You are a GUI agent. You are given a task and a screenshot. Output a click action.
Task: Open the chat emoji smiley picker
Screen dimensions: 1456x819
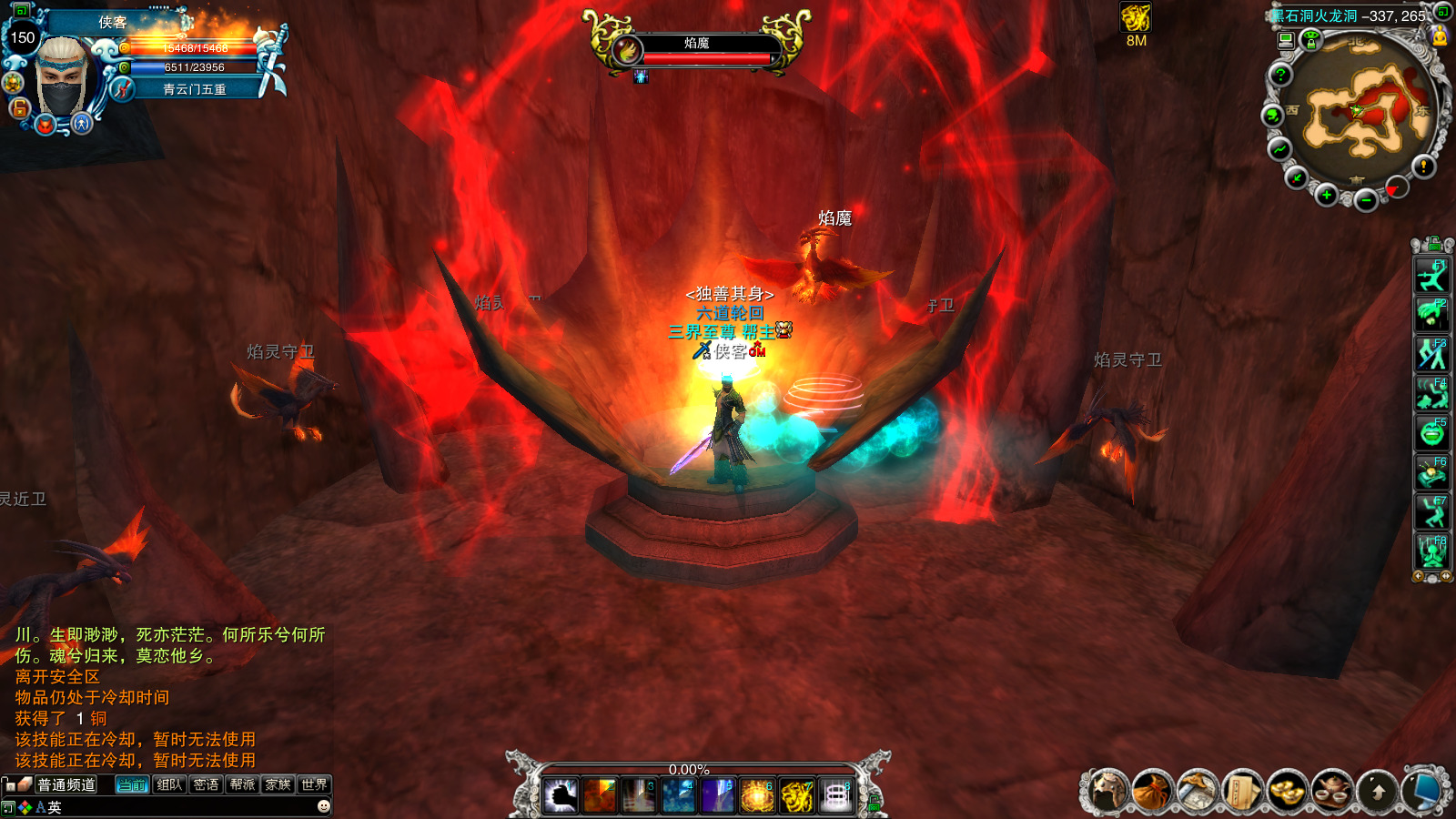tap(323, 806)
